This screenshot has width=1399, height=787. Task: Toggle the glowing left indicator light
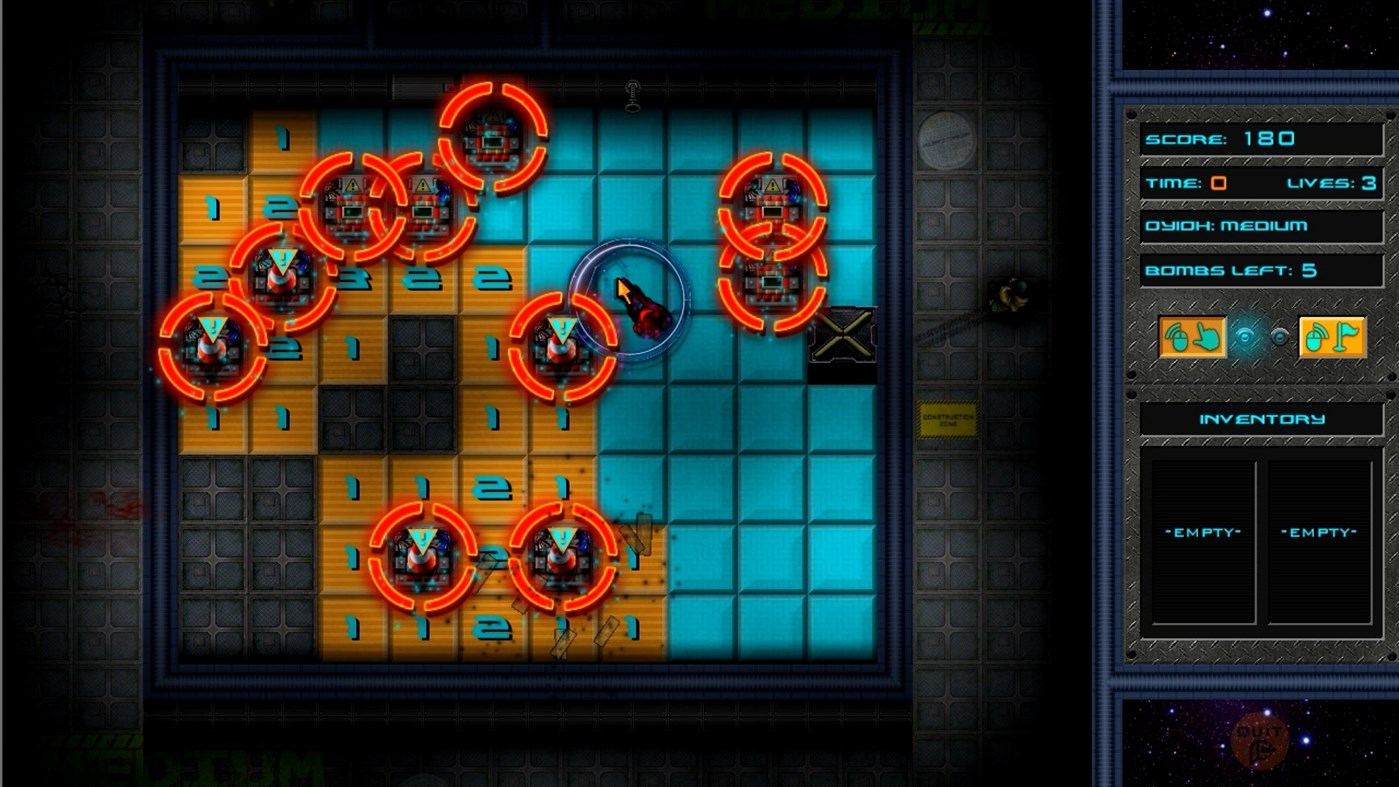click(1243, 338)
